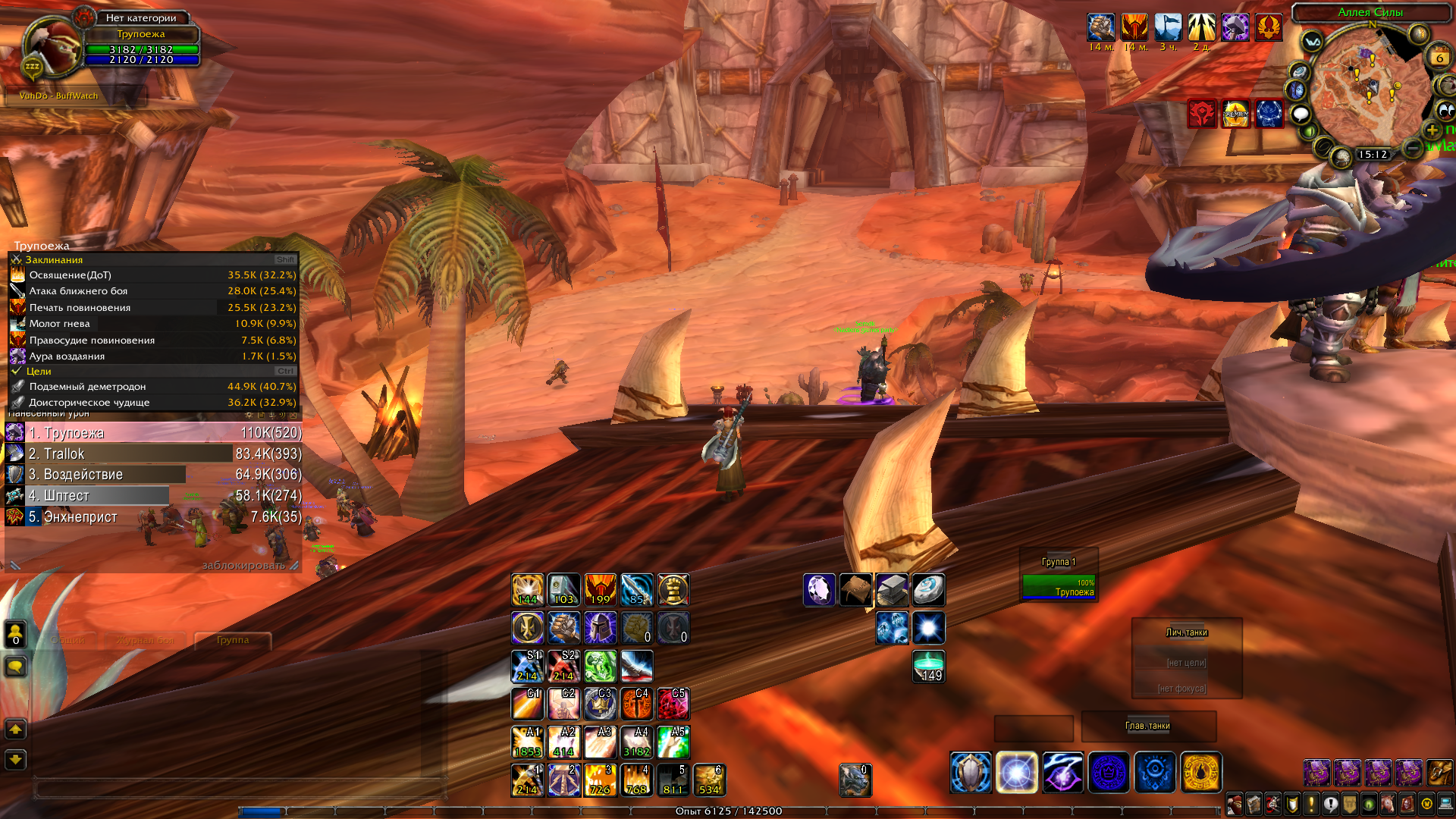
Task: Select the wolf mount icon
Action: click(x=855, y=780)
